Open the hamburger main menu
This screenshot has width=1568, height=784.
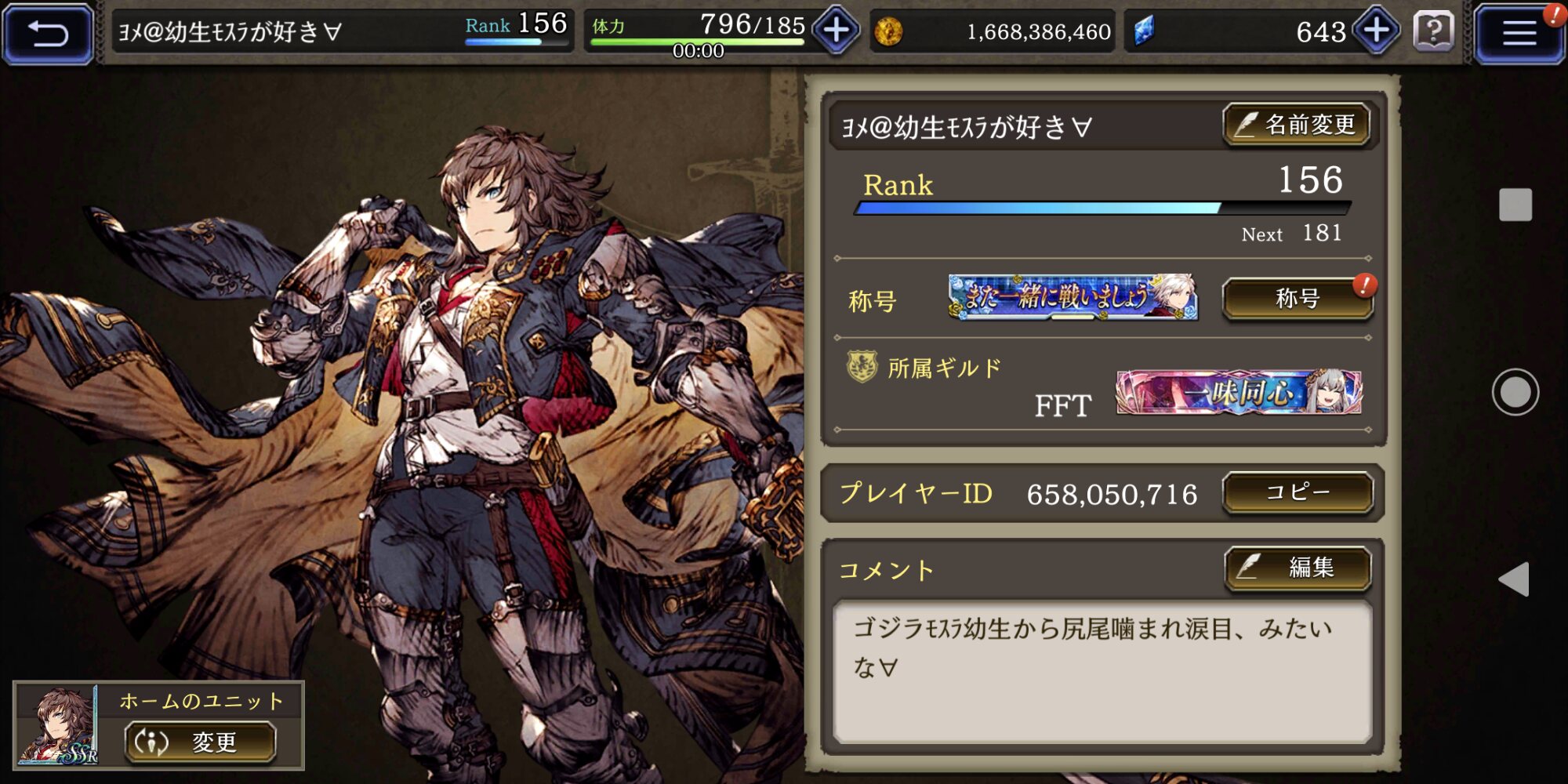pyautogui.click(x=1519, y=33)
